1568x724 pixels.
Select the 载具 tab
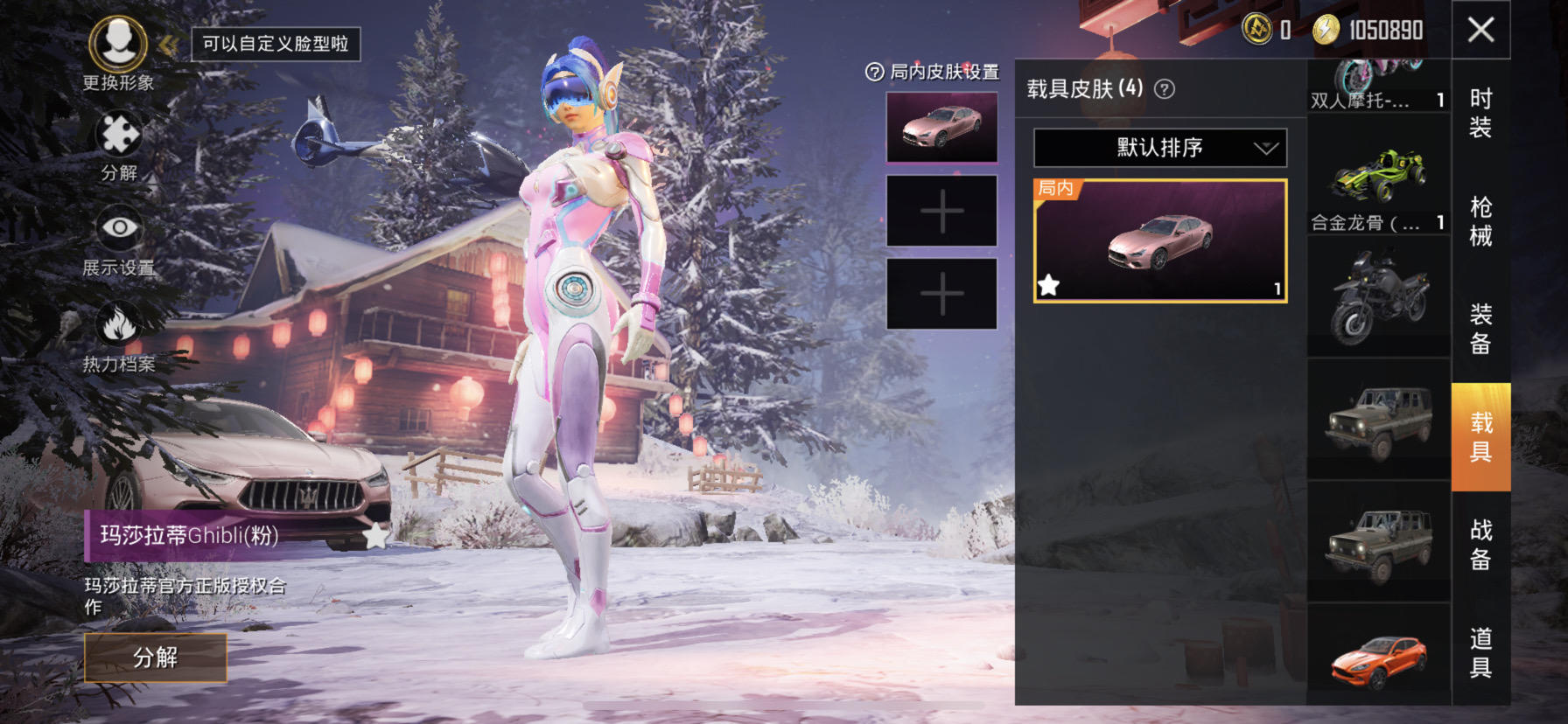(1480, 436)
